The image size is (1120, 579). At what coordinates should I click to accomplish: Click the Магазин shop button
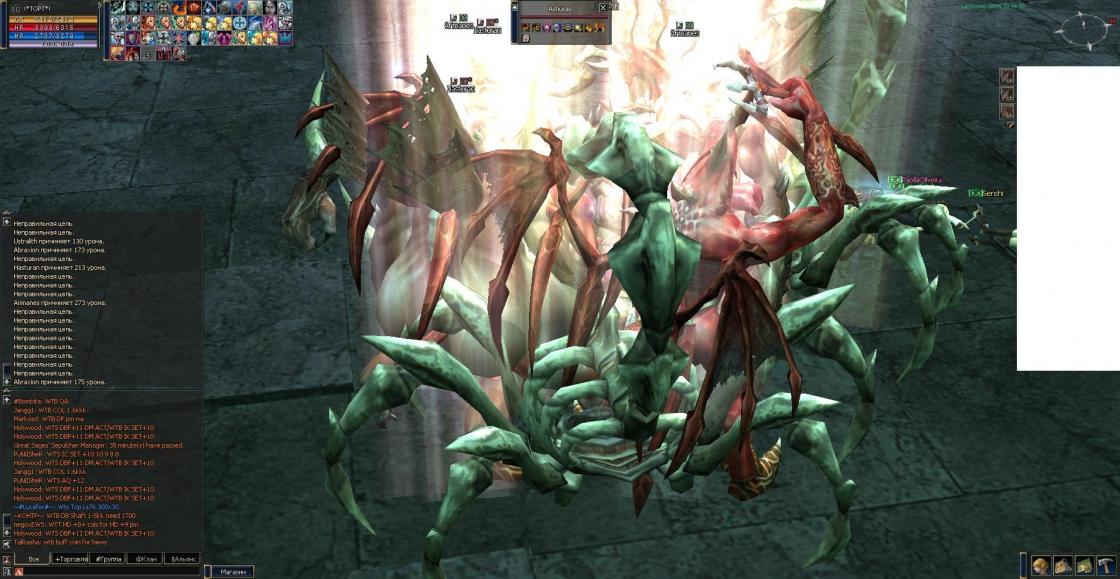[232, 572]
